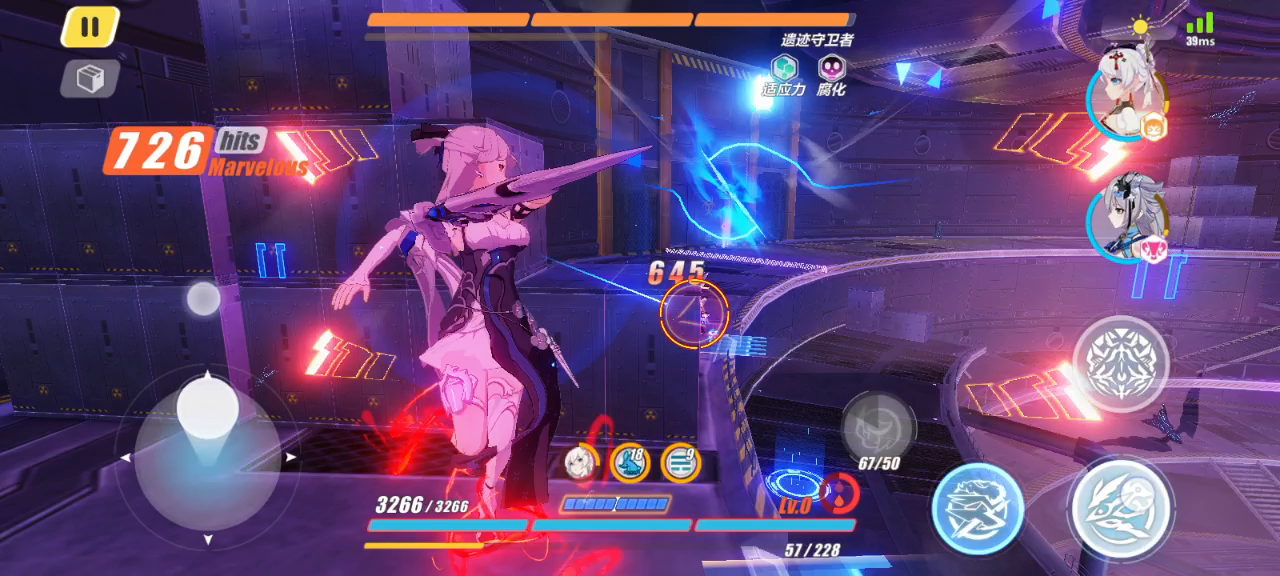The width and height of the screenshot is (1280, 576).
Task: Tap the red droplet gauge icon
Action: point(838,492)
